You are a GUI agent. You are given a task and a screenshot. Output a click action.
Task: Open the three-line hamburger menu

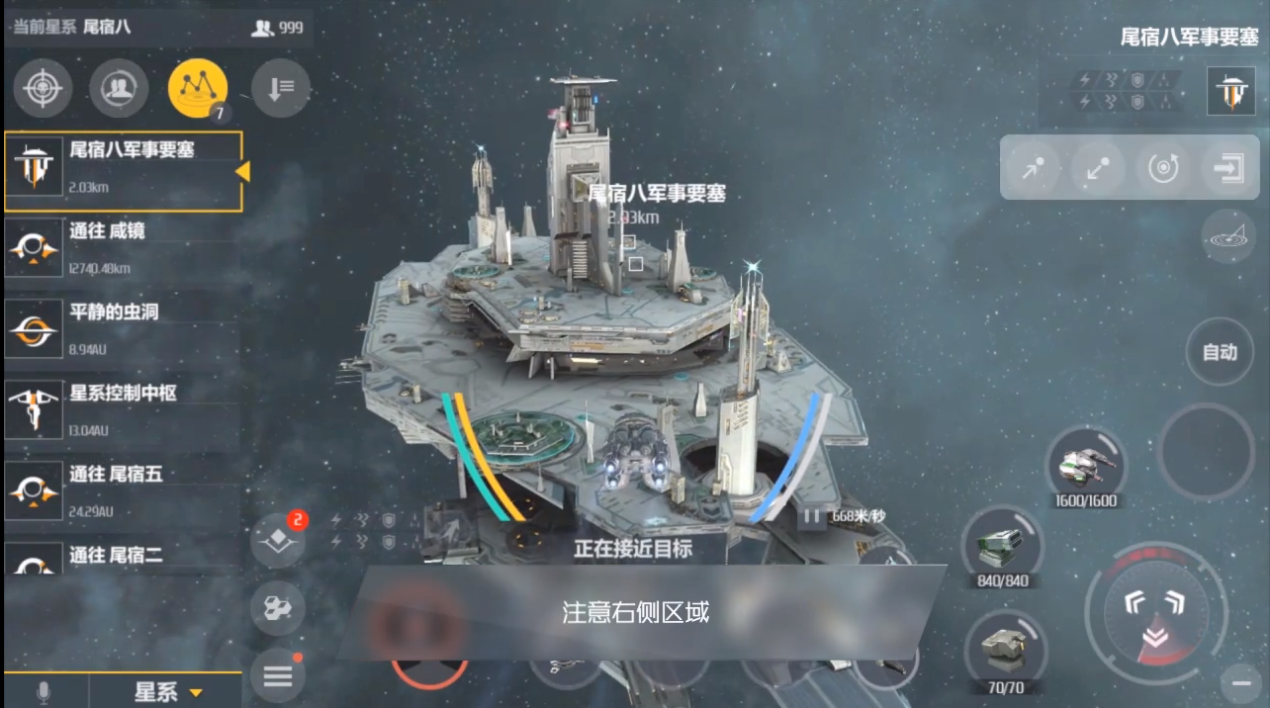tap(277, 675)
